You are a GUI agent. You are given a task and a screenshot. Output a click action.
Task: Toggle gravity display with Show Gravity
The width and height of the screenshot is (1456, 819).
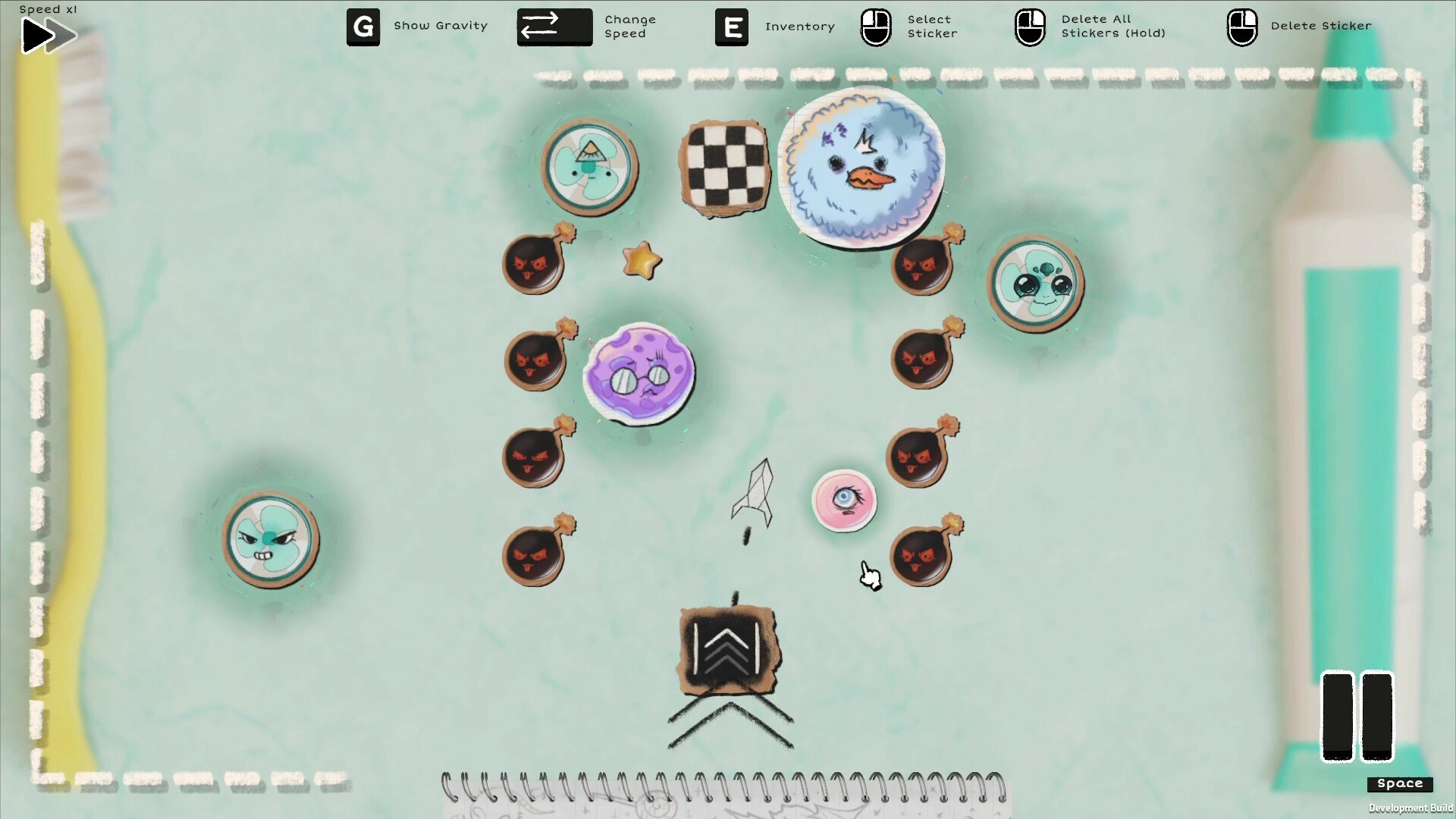[441, 26]
